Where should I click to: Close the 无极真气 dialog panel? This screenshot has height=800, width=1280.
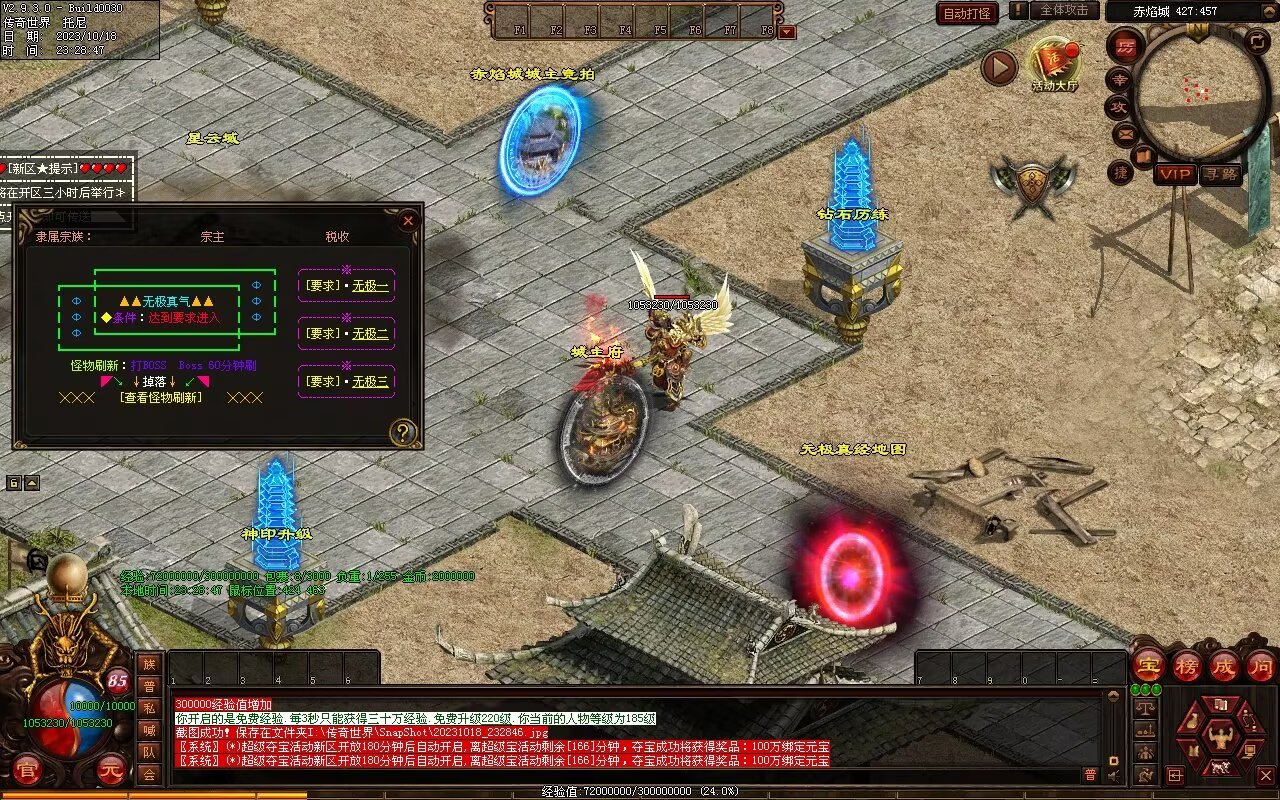tap(408, 220)
